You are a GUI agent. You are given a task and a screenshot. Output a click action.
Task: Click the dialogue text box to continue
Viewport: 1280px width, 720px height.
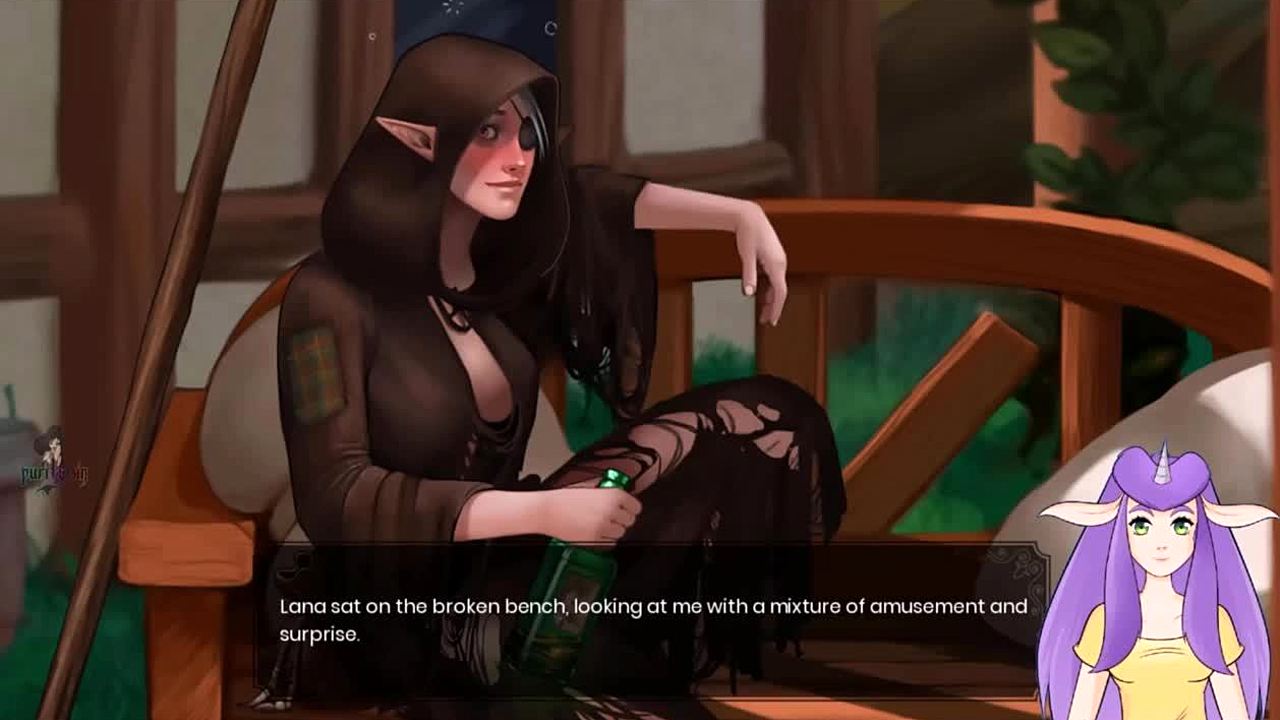pos(650,620)
